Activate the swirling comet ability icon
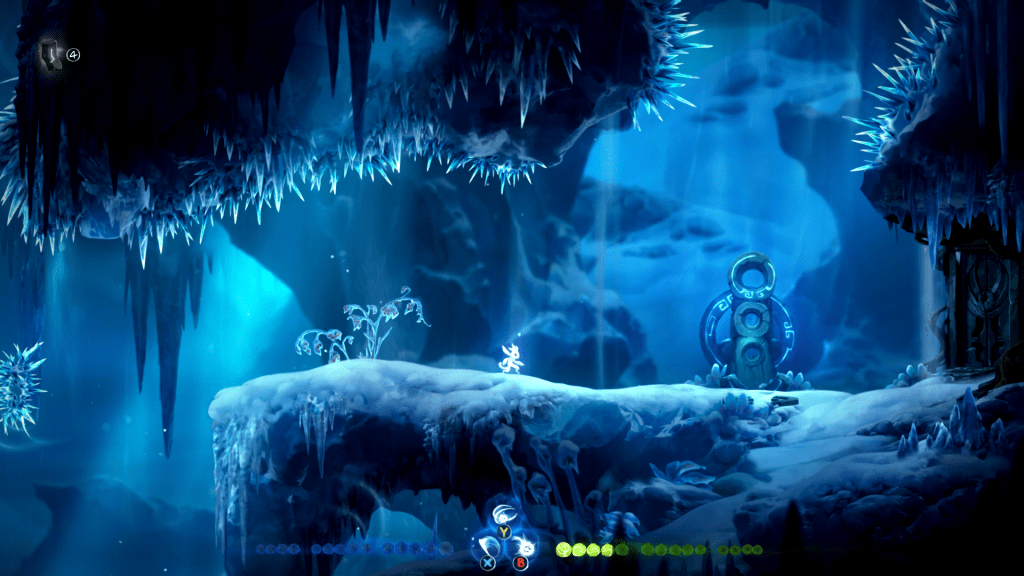Viewport: 1024px width, 576px height. tap(504, 515)
